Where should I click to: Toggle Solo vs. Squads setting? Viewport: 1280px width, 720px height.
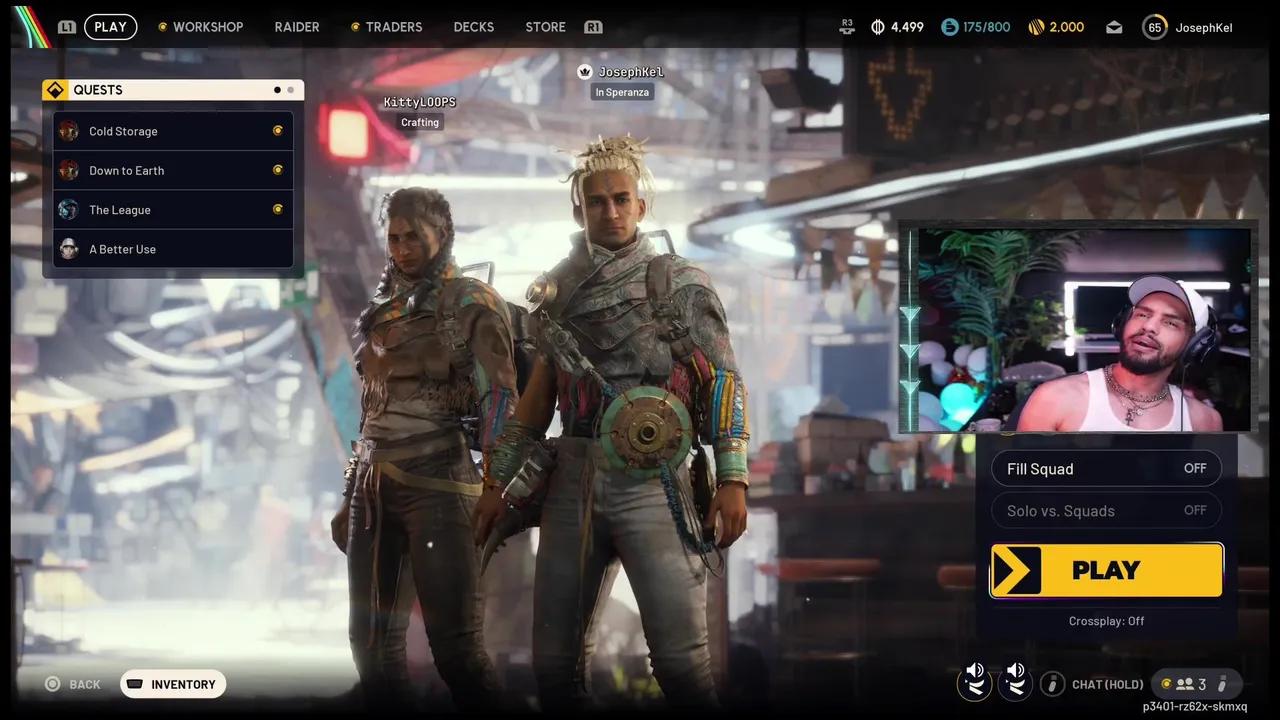click(x=1106, y=511)
